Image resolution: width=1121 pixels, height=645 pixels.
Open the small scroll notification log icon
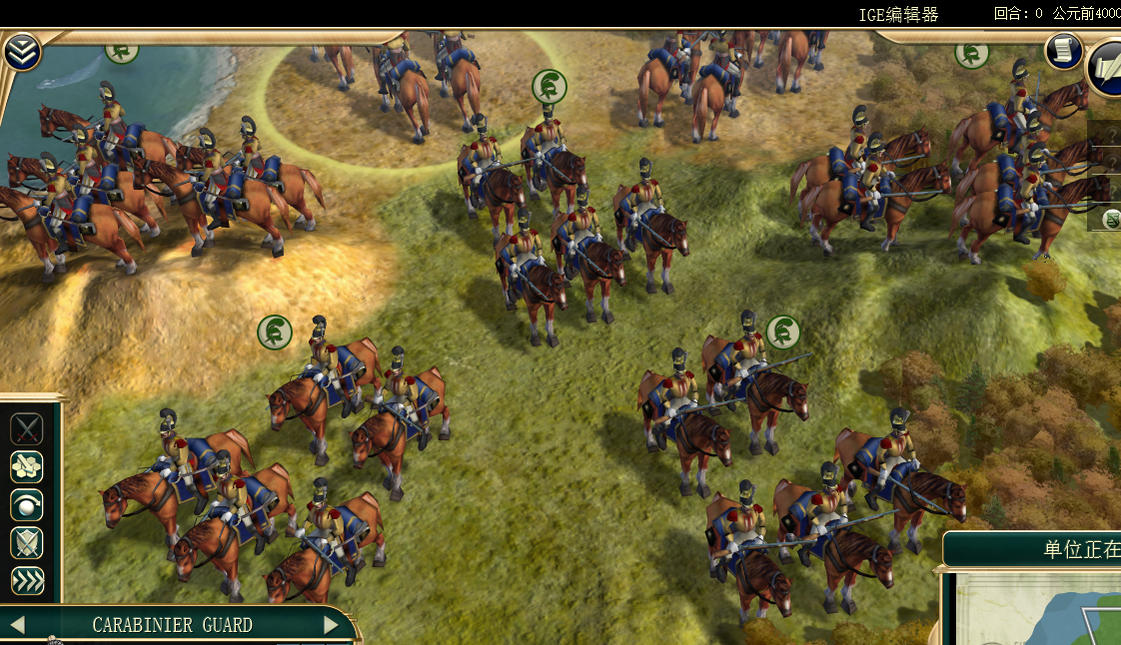1063,50
